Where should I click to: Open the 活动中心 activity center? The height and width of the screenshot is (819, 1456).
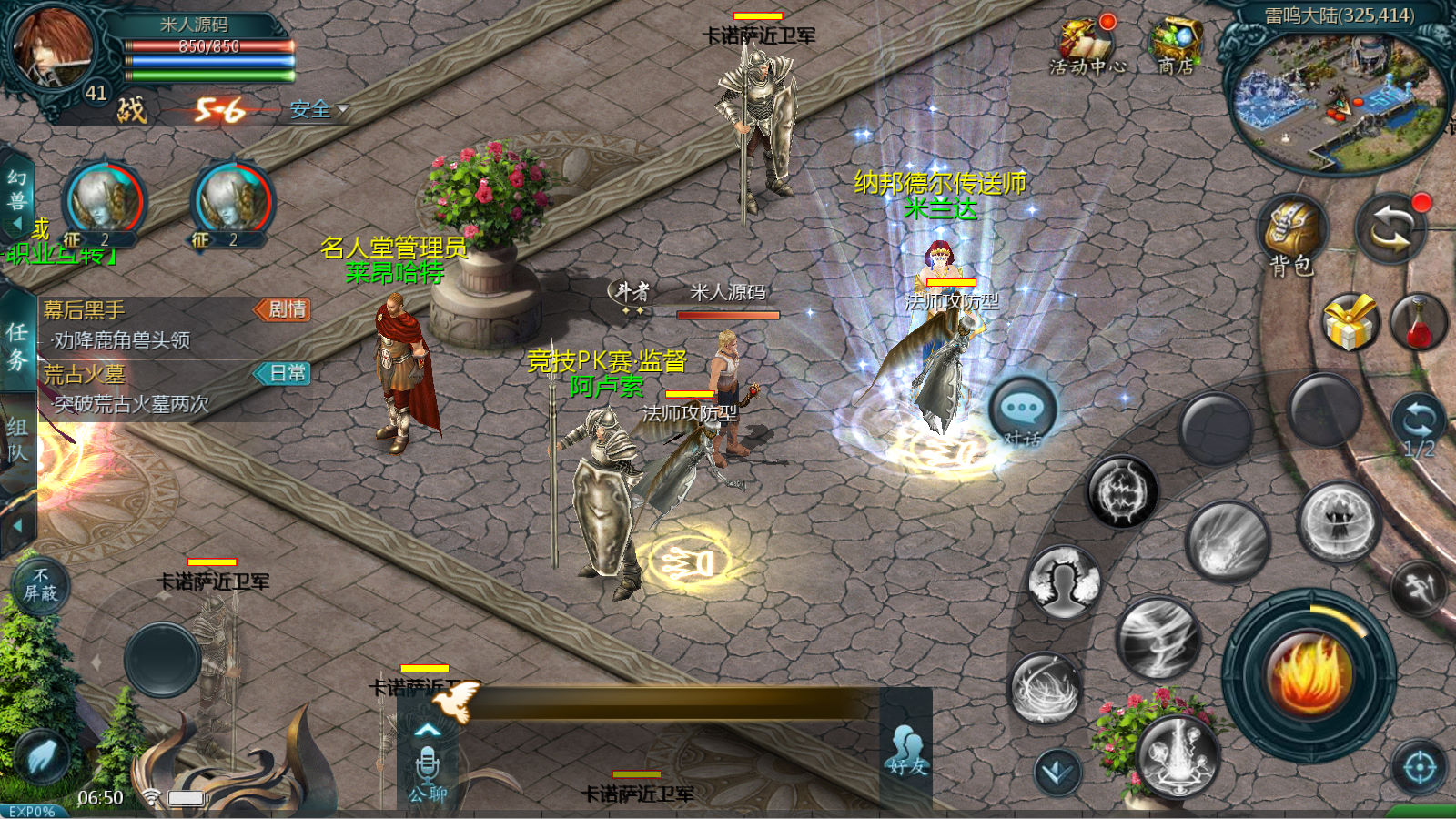[x=1087, y=46]
